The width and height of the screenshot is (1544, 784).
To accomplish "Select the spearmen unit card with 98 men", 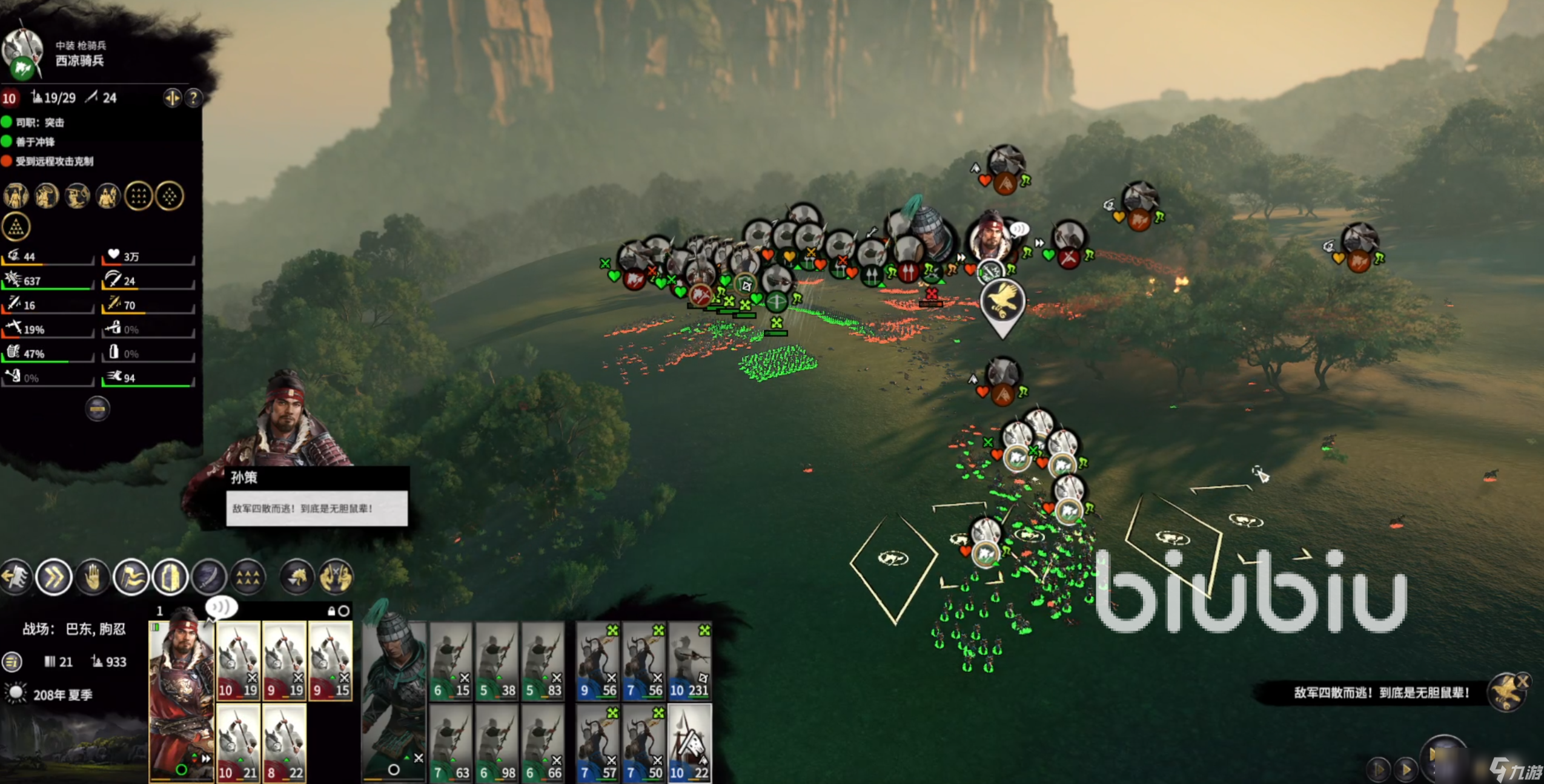I will click(x=497, y=743).
